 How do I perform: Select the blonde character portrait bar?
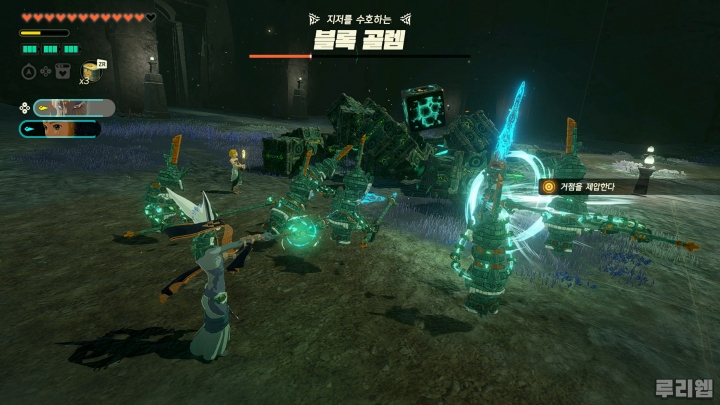[x=60, y=128]
